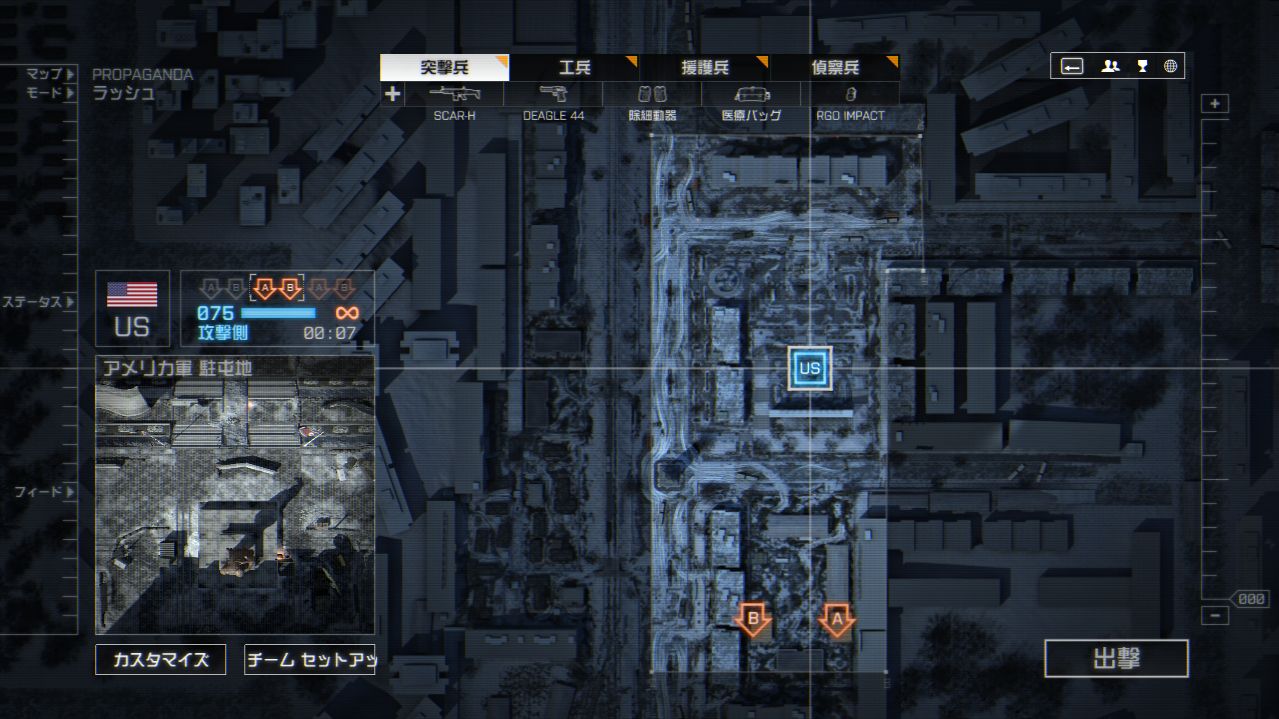Deploy with the 出撃 button
This screenshot has width=1279, height=719.
(1116, 659)
